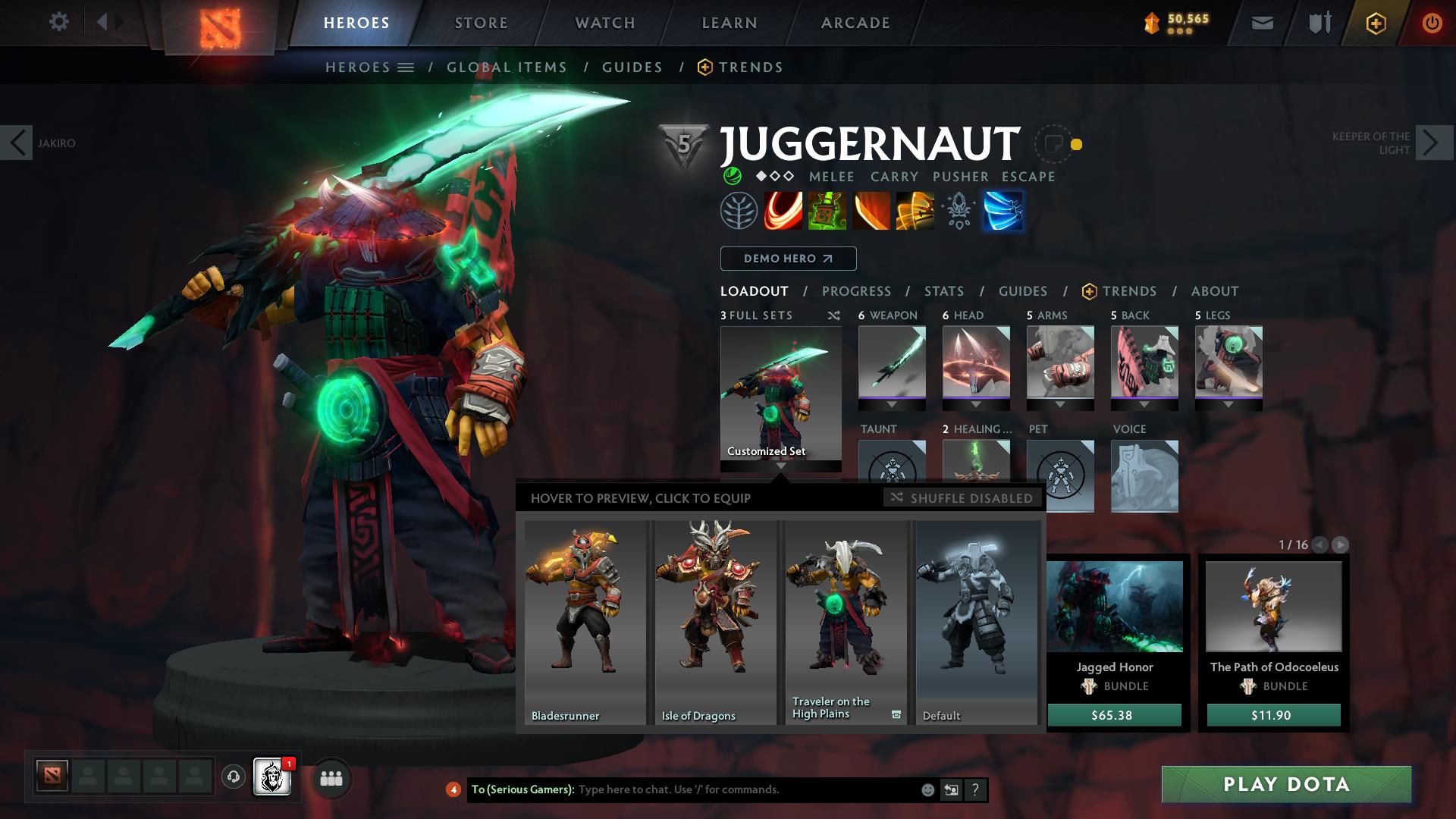The height and width of the screenshot is (819, 1456).
Task: Open the ARCADE menu
Action: coord(855,22)
